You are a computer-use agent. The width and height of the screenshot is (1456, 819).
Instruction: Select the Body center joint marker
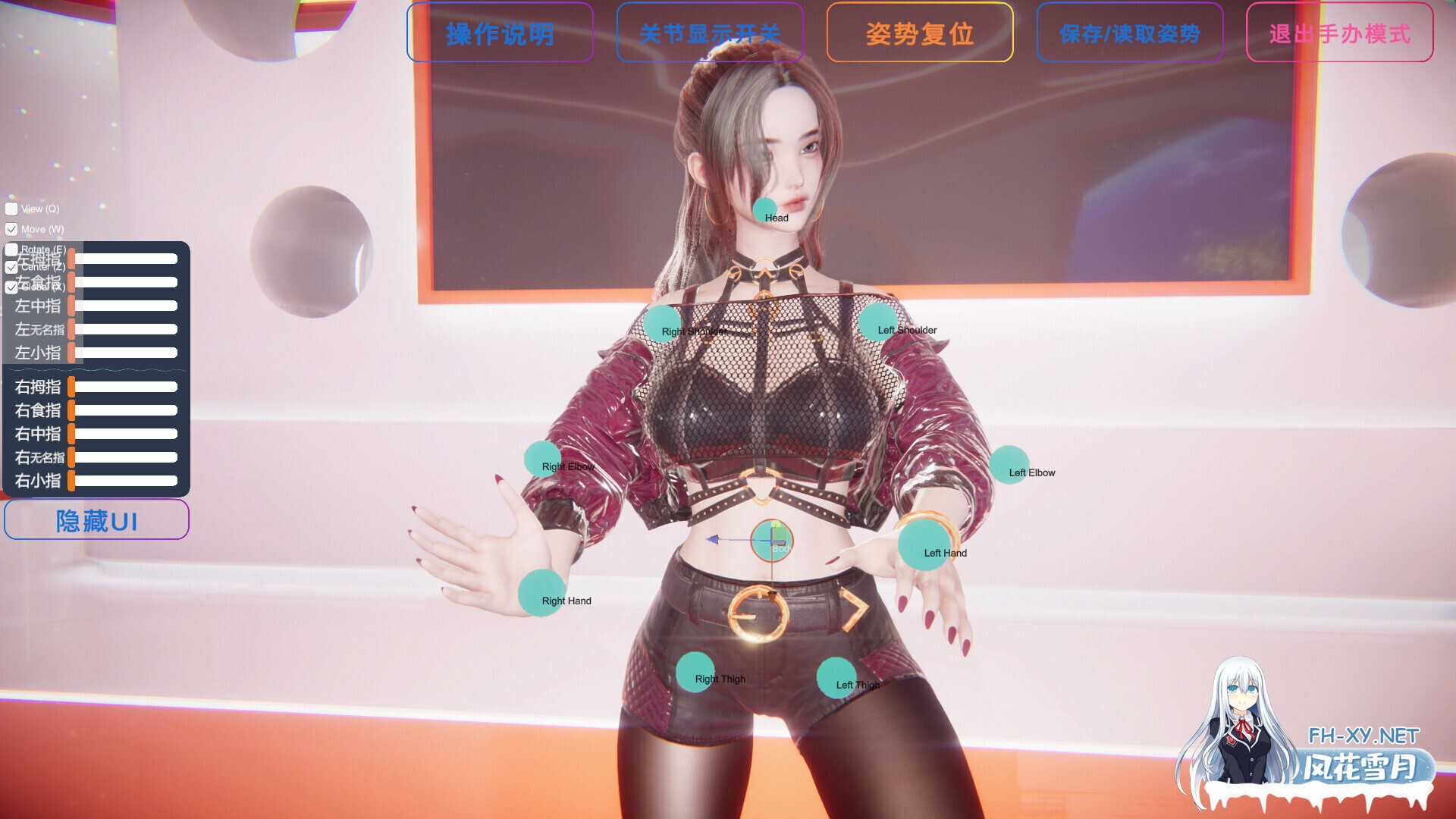[x=771, y=541]
